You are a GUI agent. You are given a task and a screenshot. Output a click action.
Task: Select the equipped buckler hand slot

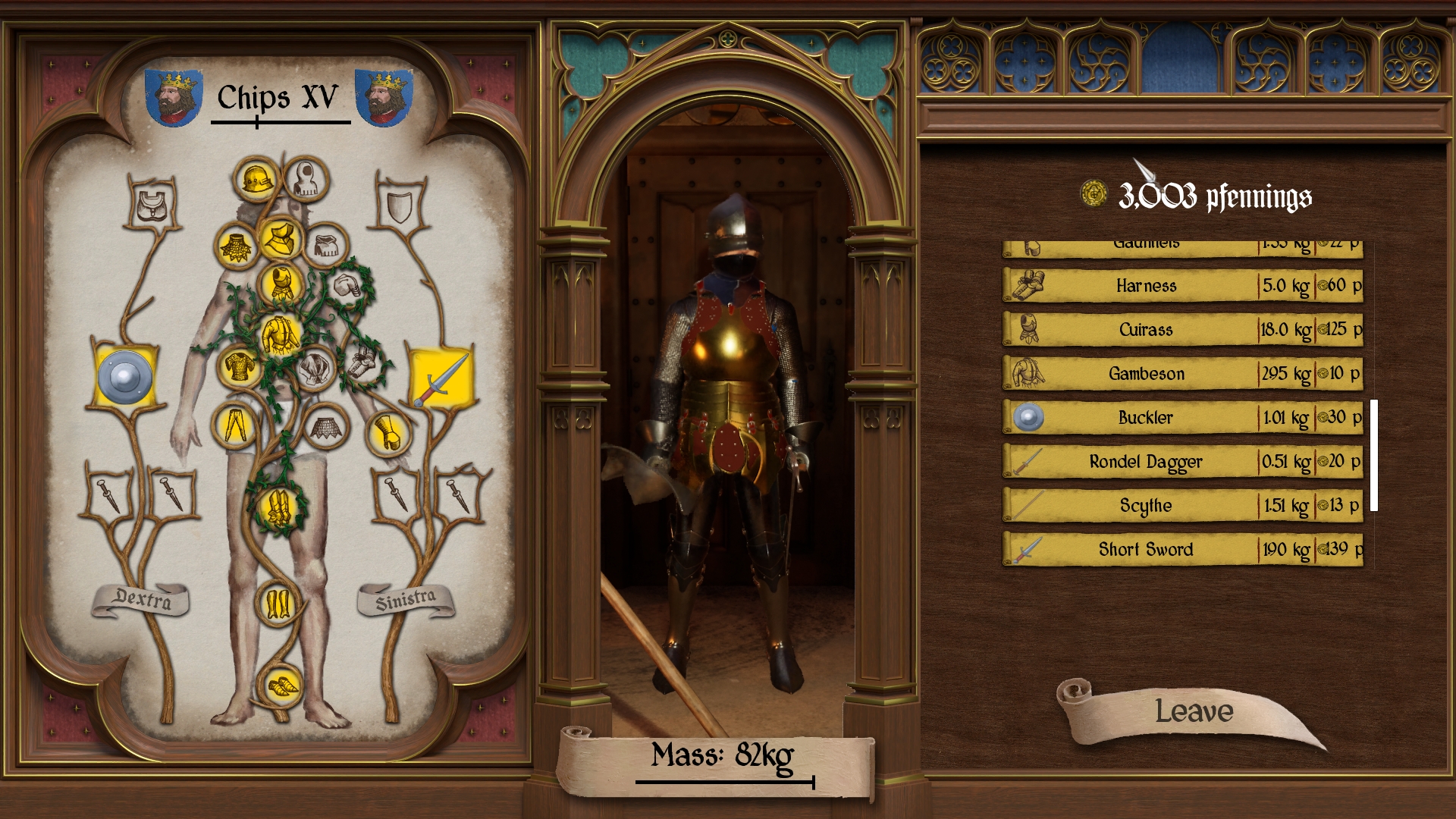[x=125, y=377]
